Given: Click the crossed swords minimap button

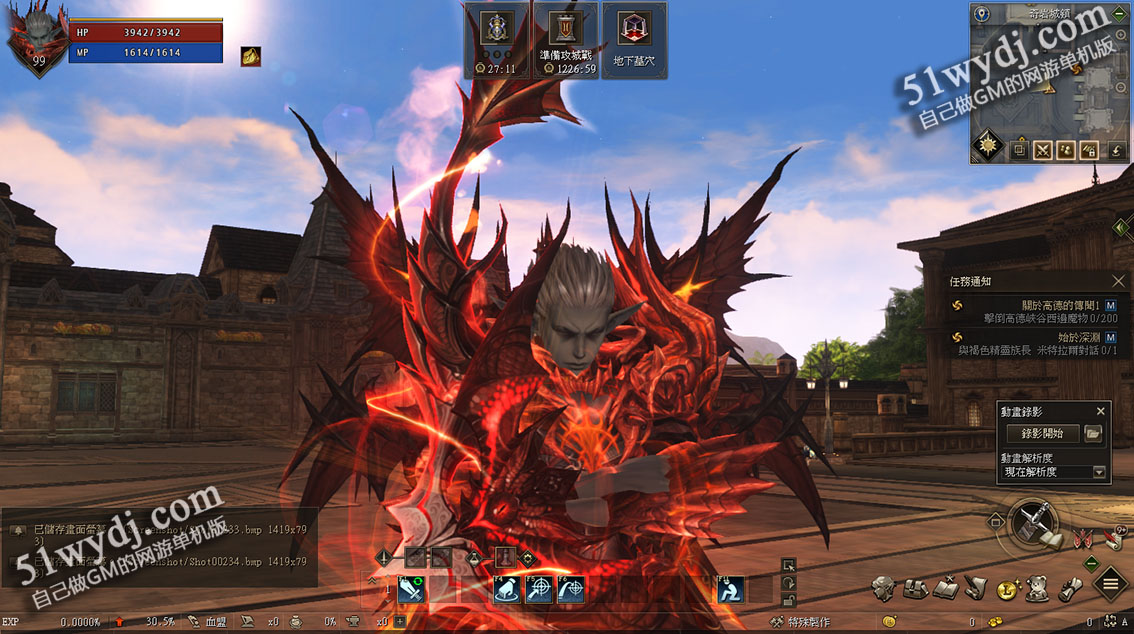Looking at the screenshot, I should point(1043,150).
